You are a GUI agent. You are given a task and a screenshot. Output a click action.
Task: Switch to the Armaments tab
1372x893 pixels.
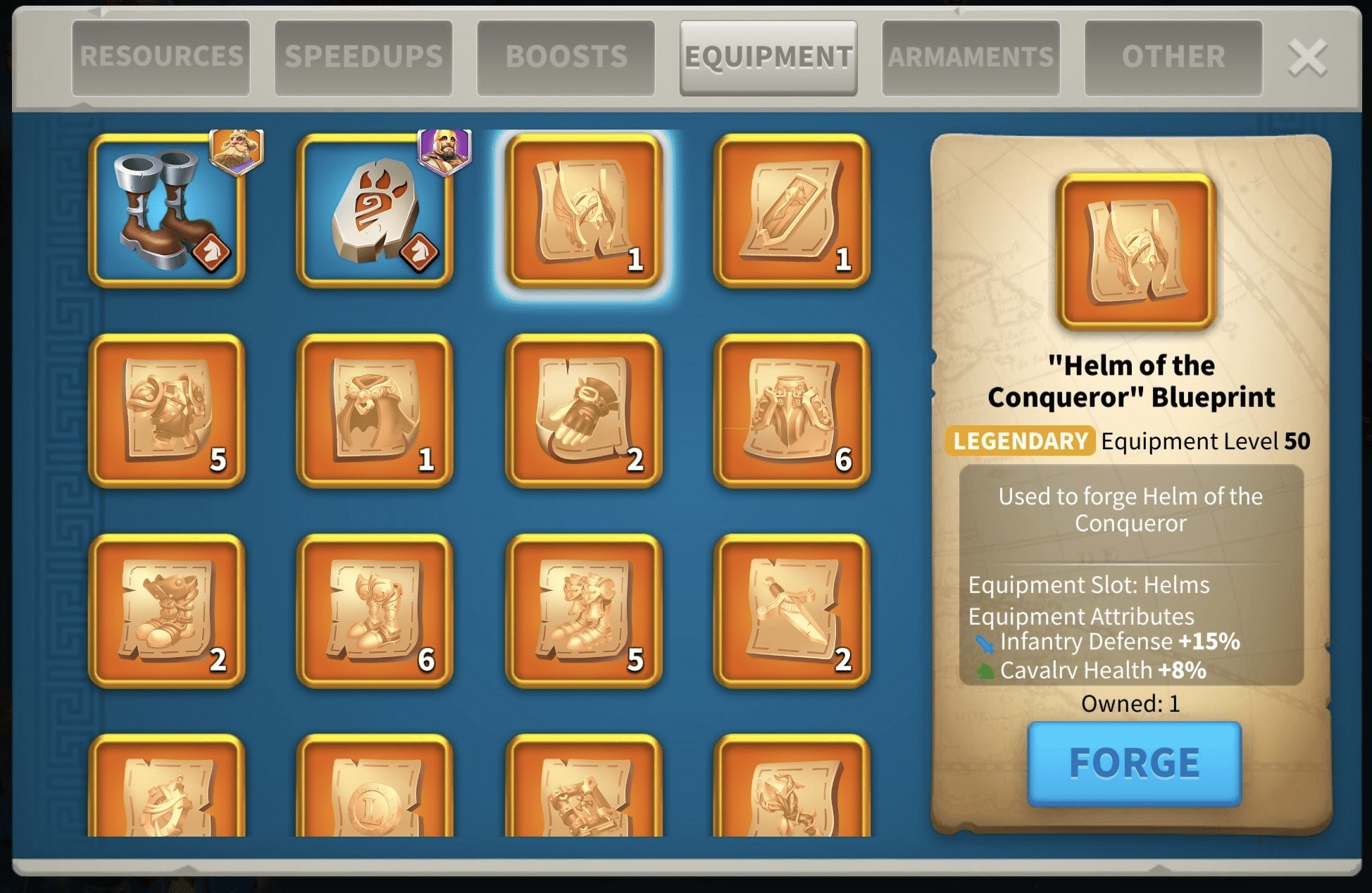point(971,57)
